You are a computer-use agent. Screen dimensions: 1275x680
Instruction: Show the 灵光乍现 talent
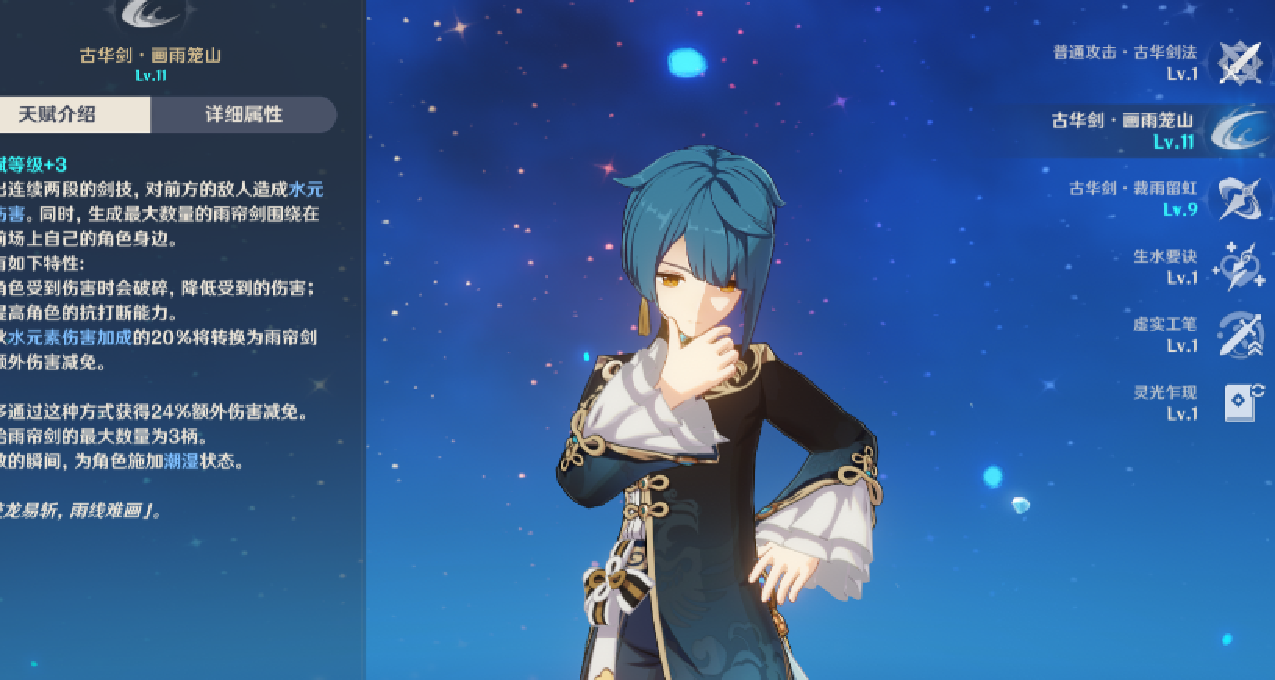1240,402
